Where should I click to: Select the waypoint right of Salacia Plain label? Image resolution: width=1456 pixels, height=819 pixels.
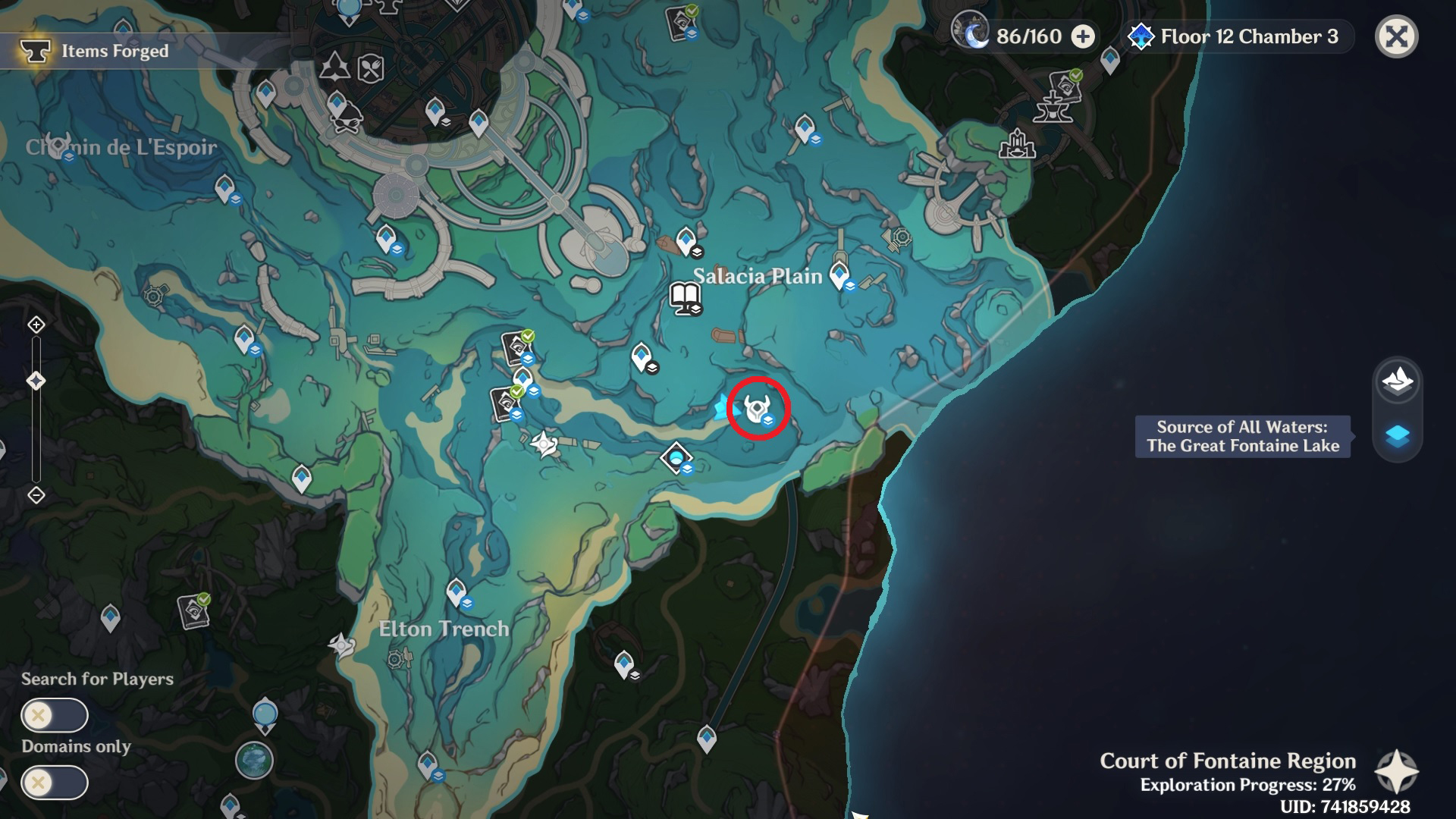pos(839,274)
